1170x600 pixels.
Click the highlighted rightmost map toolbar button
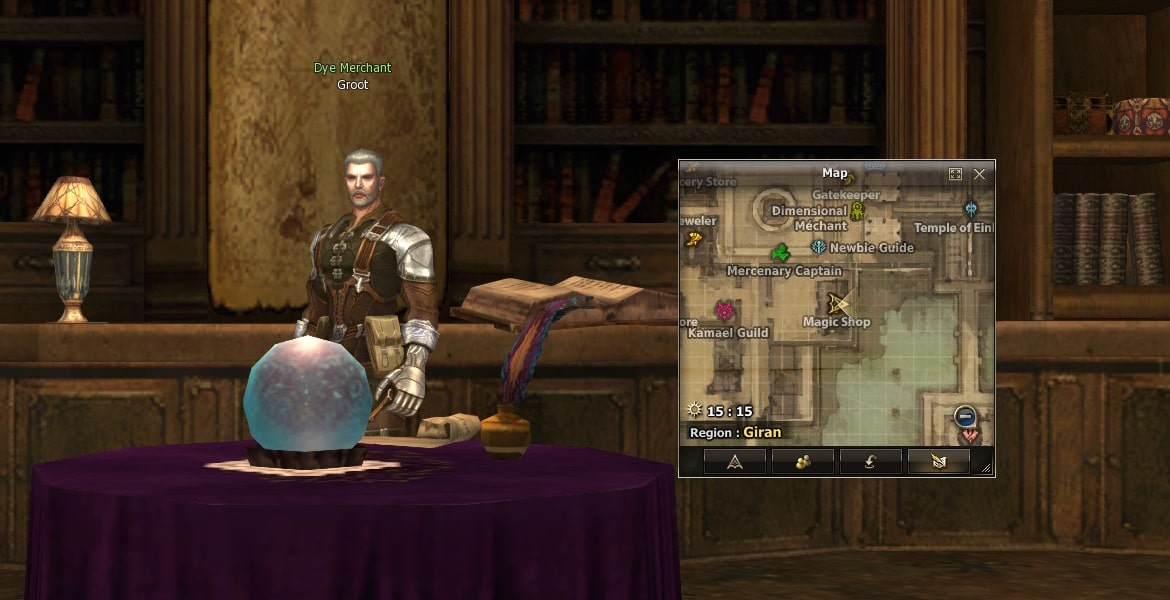coord(938,461)
